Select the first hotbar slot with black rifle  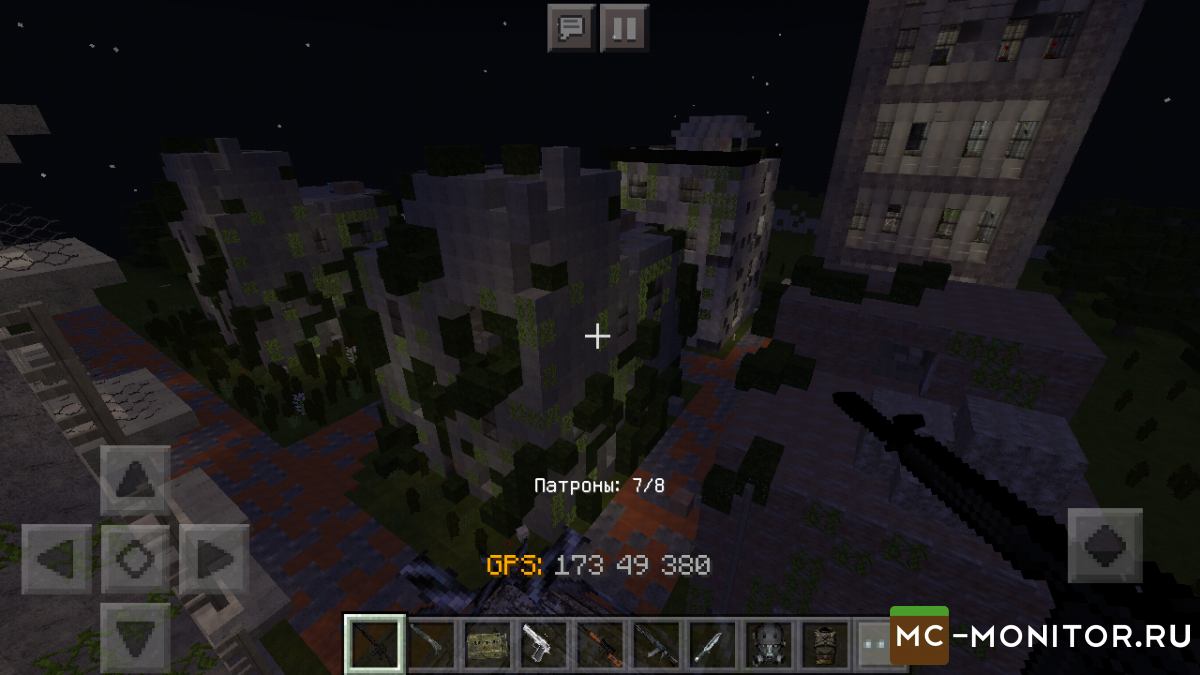pos(375,645)
